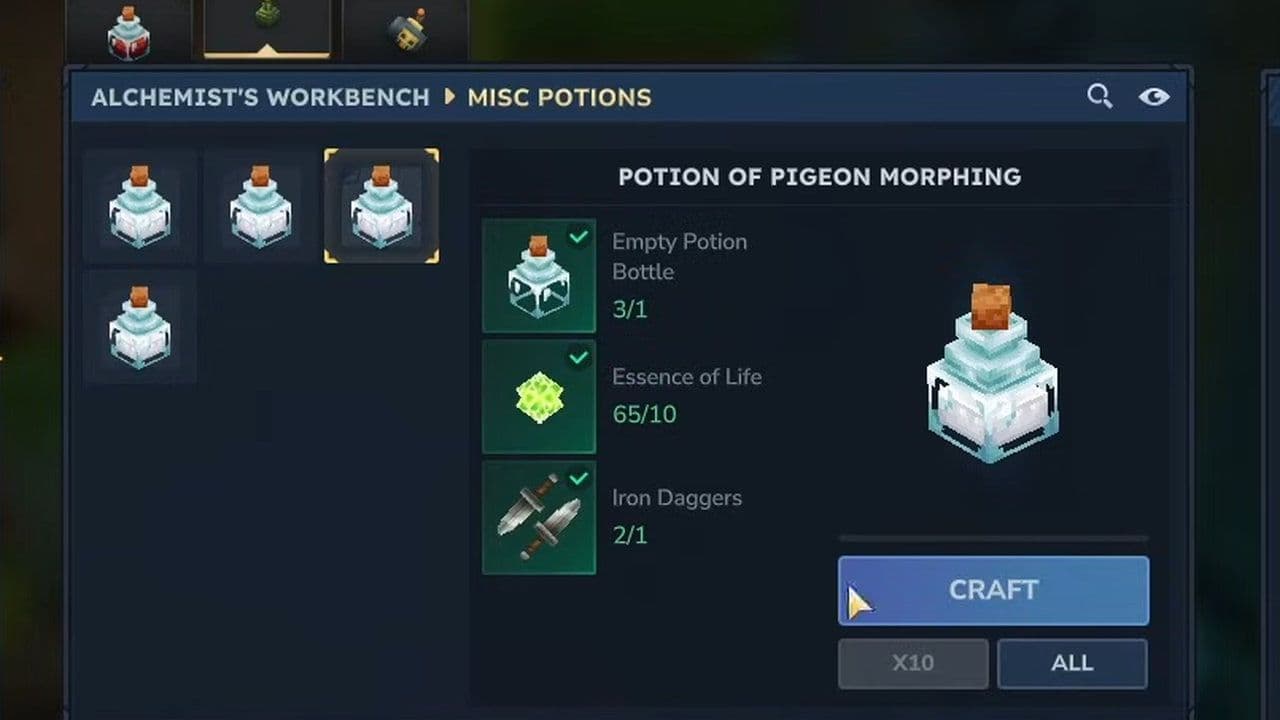This screenshot has width=1280, height=720.
Task: Open the MISC POTIONS category header
Action: 560,98
